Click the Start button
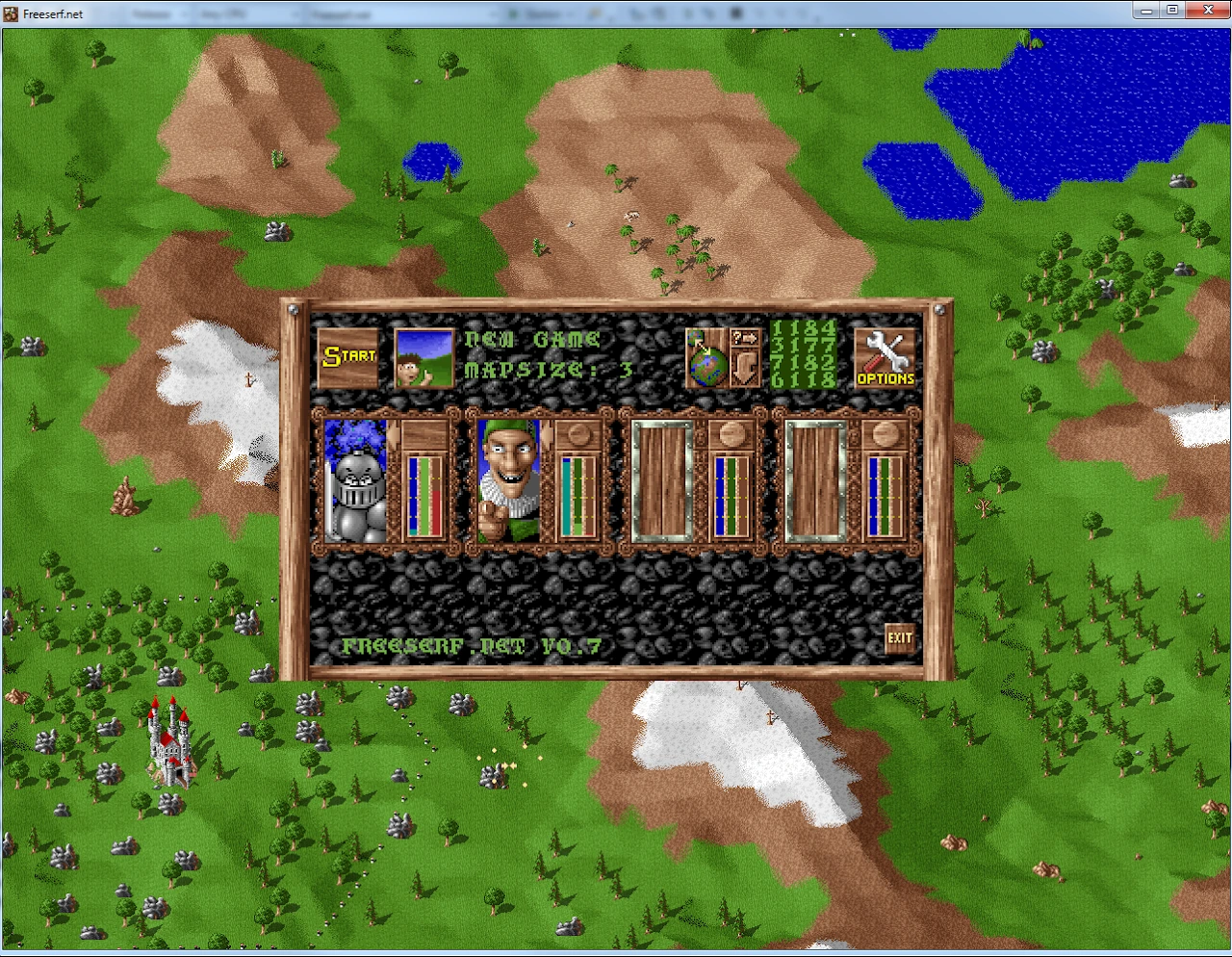This screenshot has height=957, width=1232. pos(347,357)
